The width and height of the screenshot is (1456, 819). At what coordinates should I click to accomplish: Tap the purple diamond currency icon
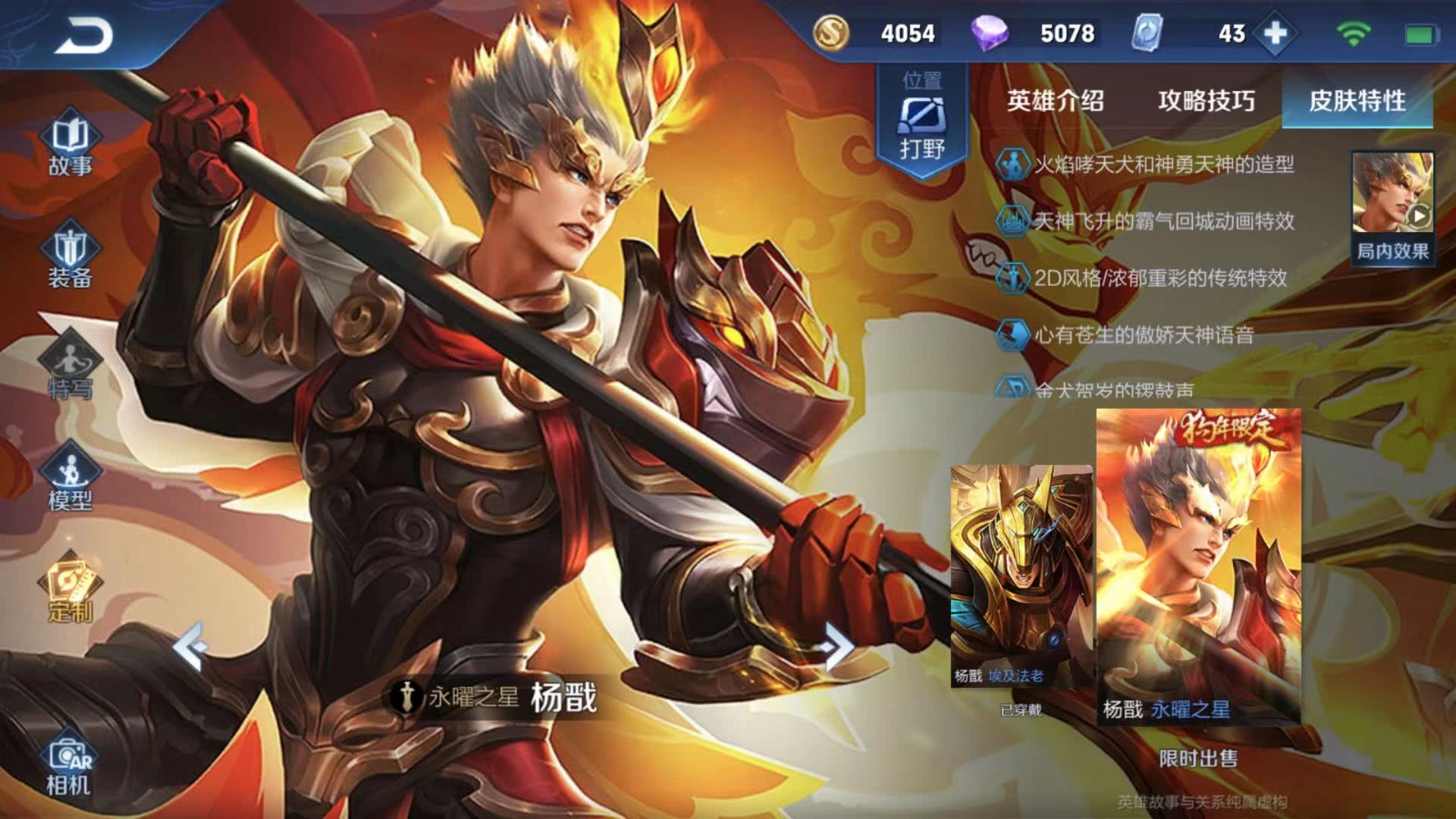coord(990,33)
